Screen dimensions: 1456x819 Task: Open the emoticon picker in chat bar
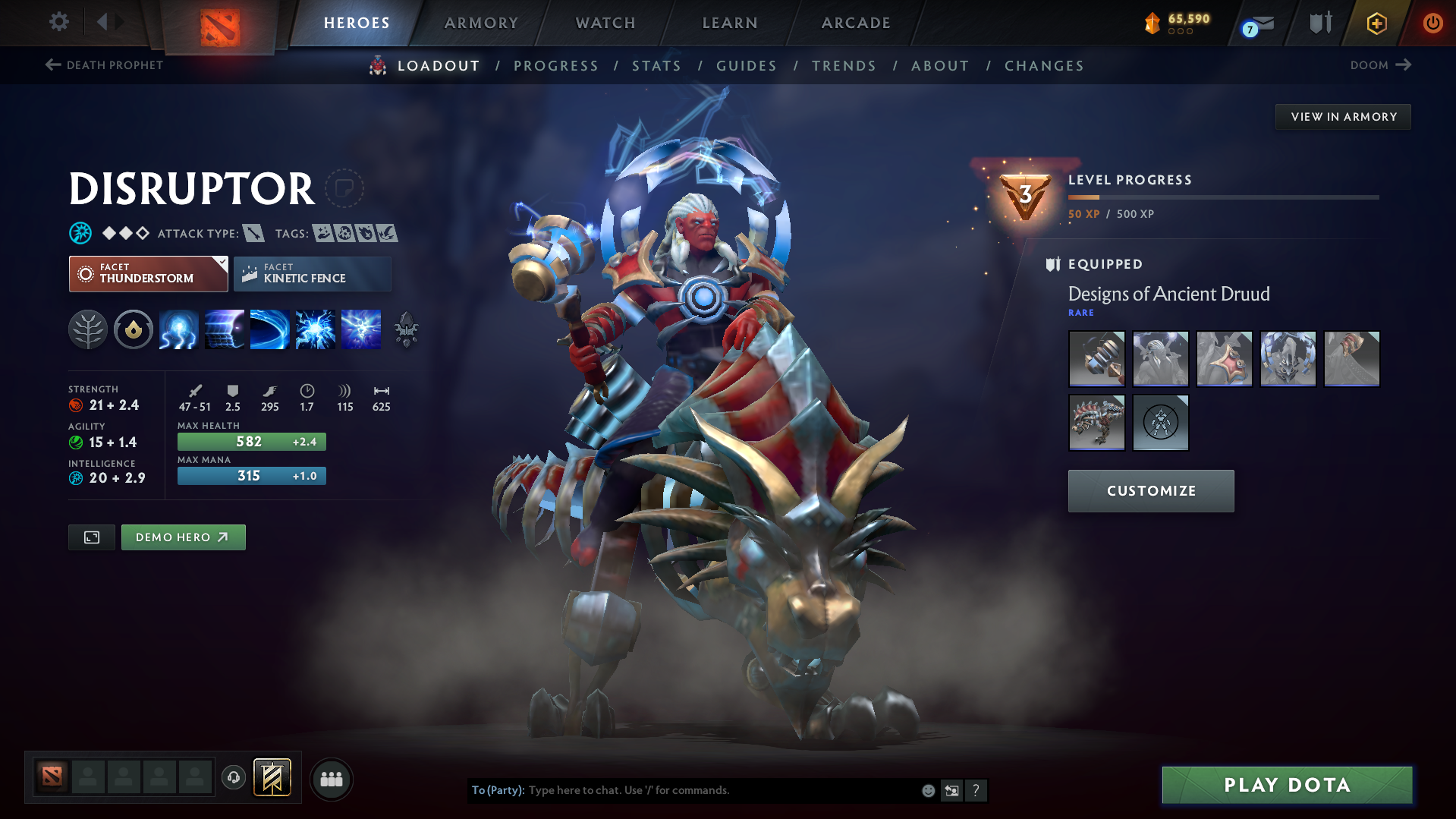928,790
